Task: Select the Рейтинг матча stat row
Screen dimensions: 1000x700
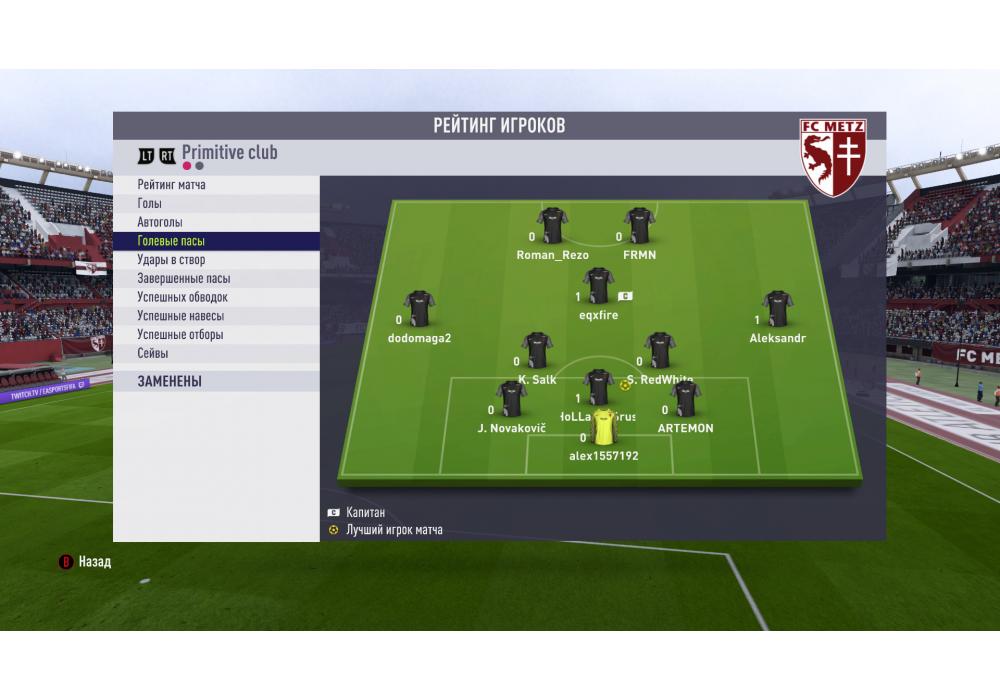Action: pyautogui.click(x=172, y=185)
